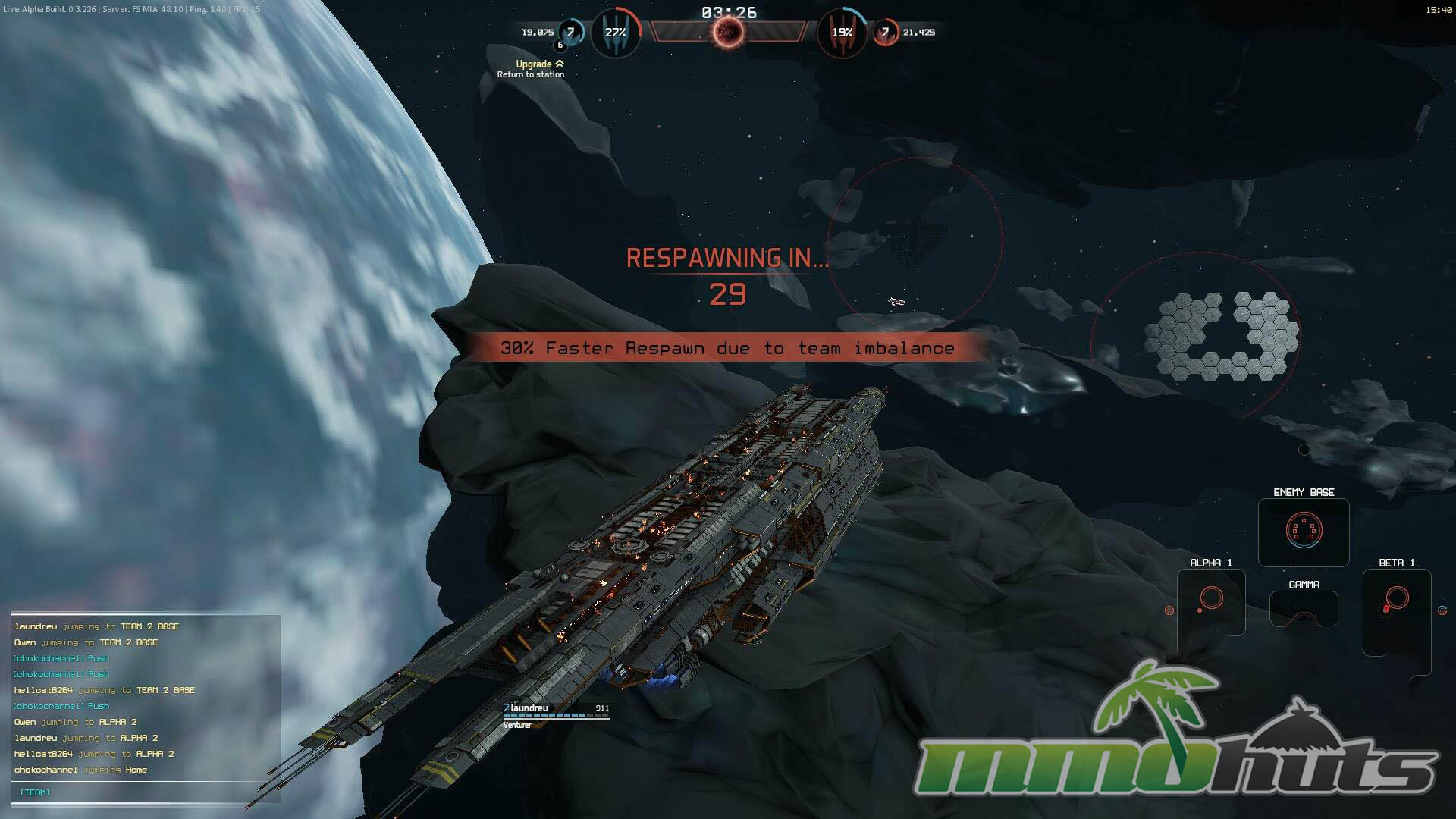
Task: Select the Upgrade return to station prompt
Action: (532, 69)
